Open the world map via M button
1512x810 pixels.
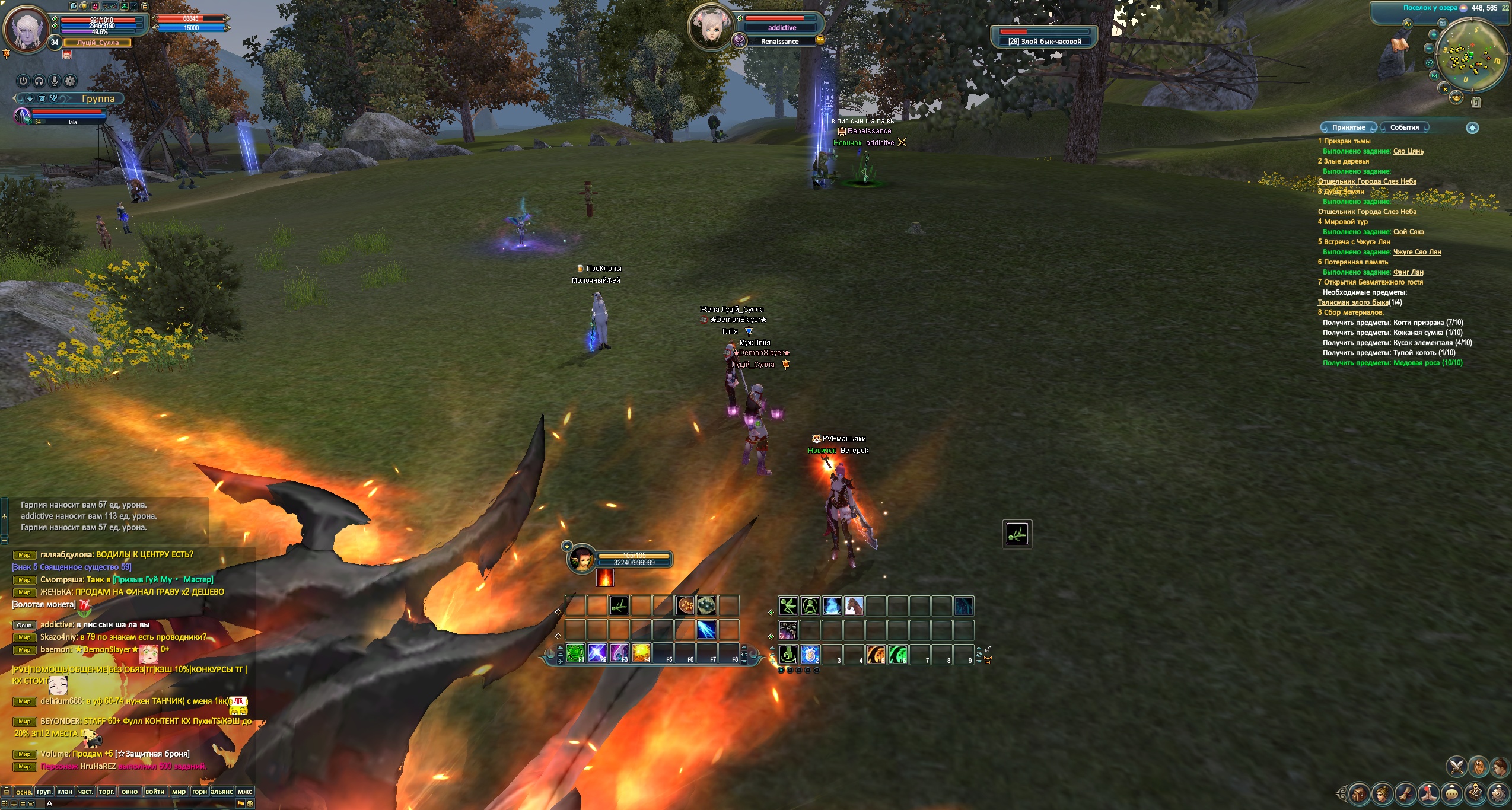pyautogui.click(x=1434, y=75)
